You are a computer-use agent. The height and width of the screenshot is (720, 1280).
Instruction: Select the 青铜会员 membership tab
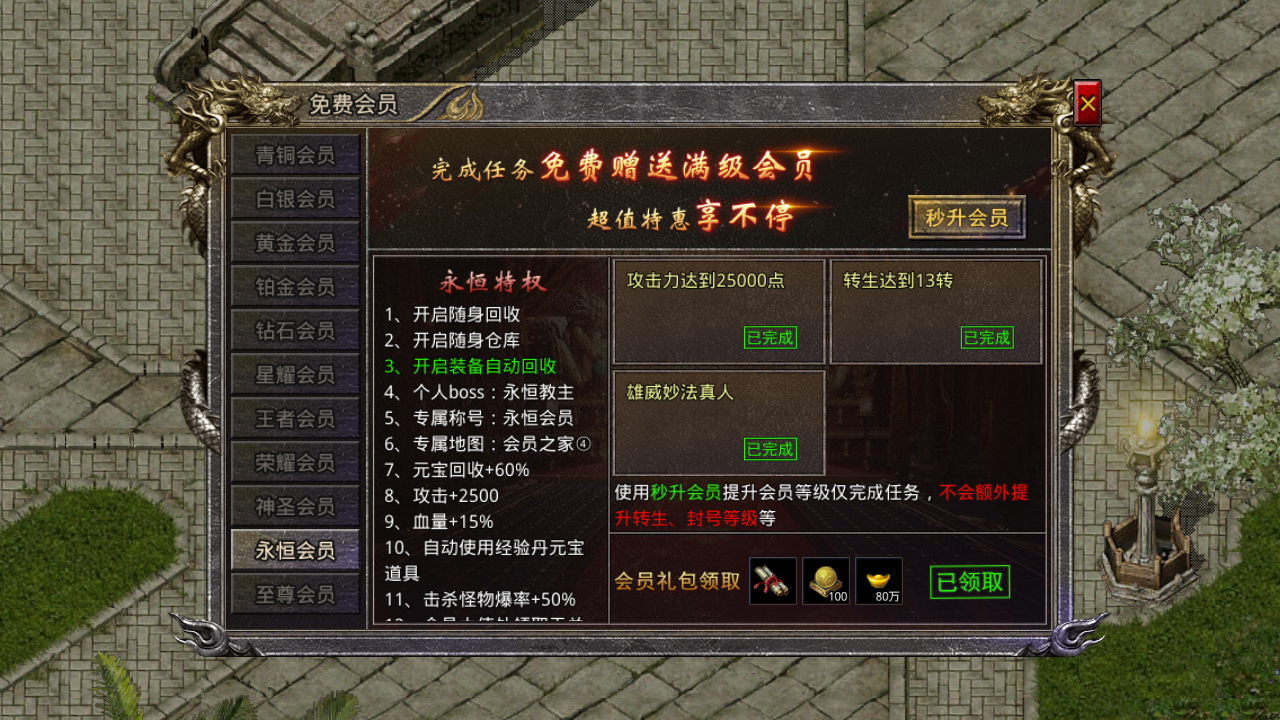click(x=295, y=155)
